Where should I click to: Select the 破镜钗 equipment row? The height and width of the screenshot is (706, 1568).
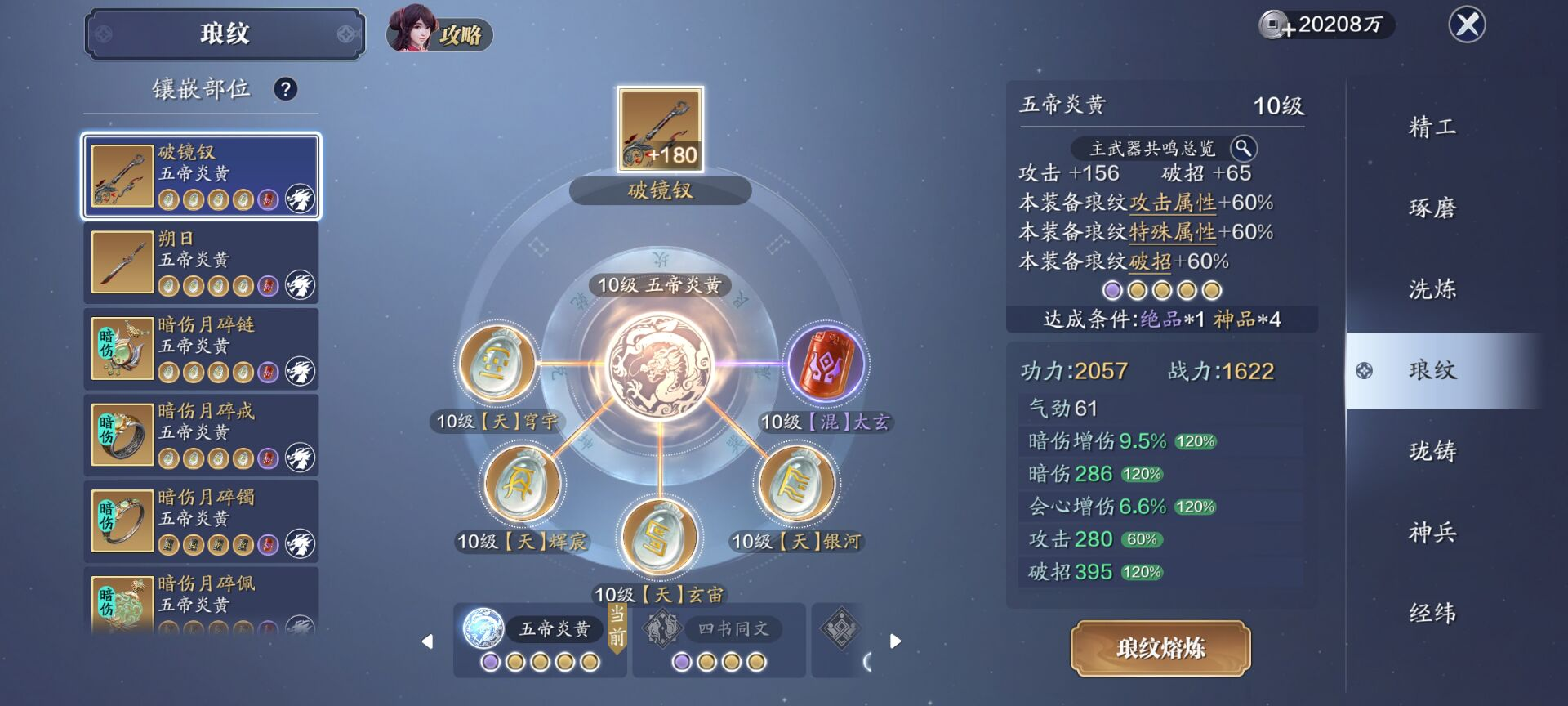point(201,176)
